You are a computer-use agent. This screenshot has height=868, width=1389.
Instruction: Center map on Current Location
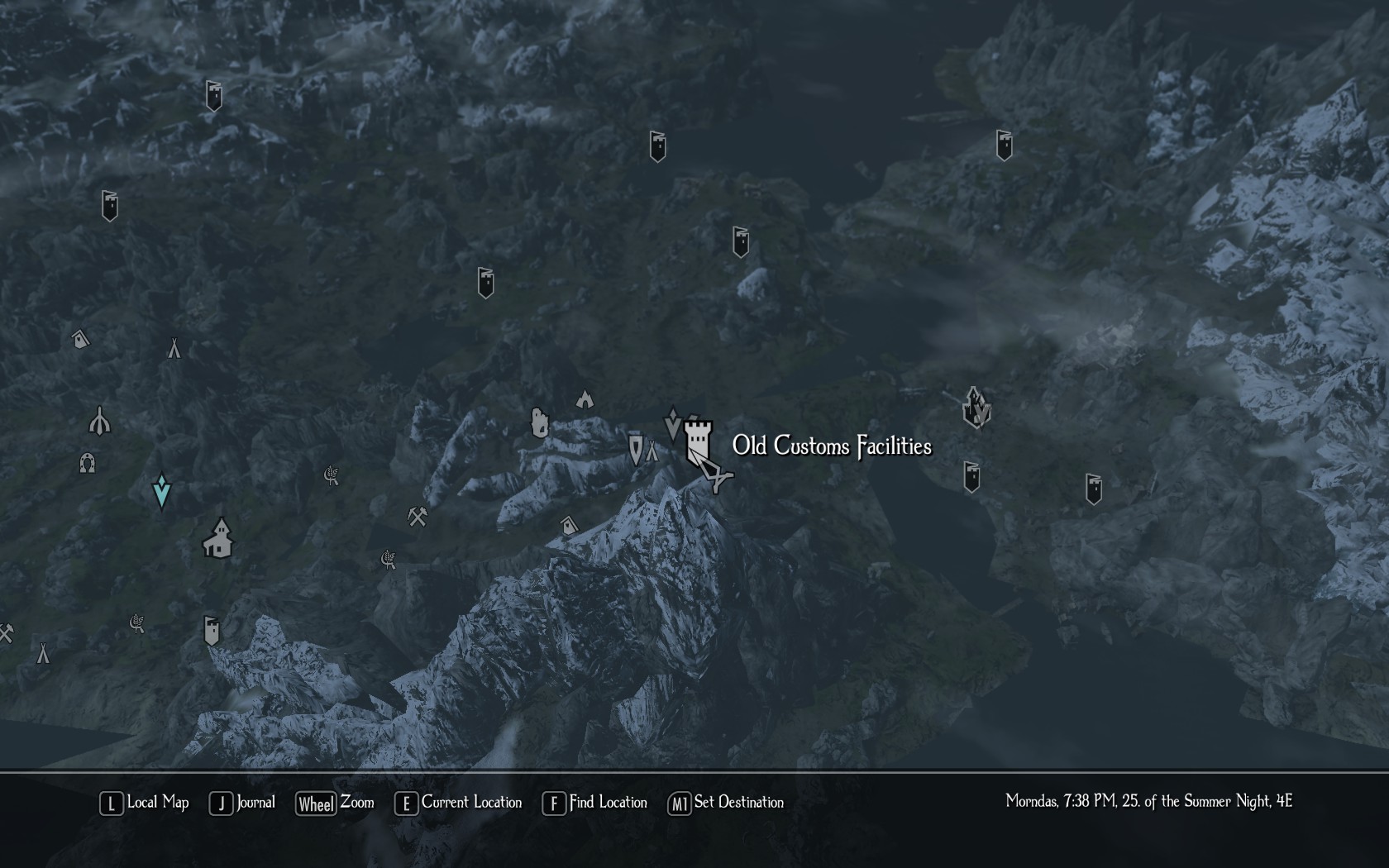coord(459,803)
